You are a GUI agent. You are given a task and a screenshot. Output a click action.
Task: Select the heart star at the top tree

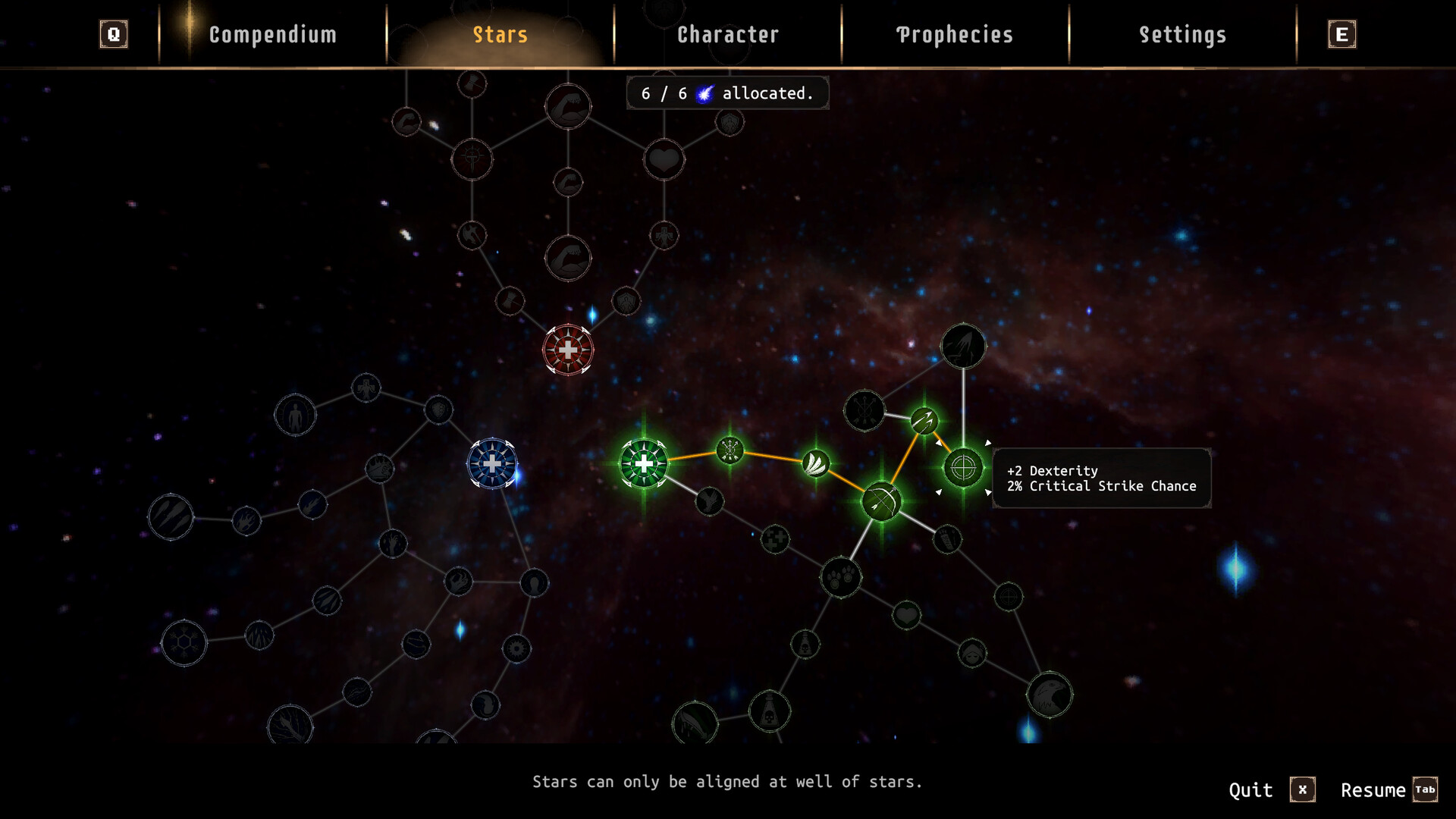tap(664, 160)
